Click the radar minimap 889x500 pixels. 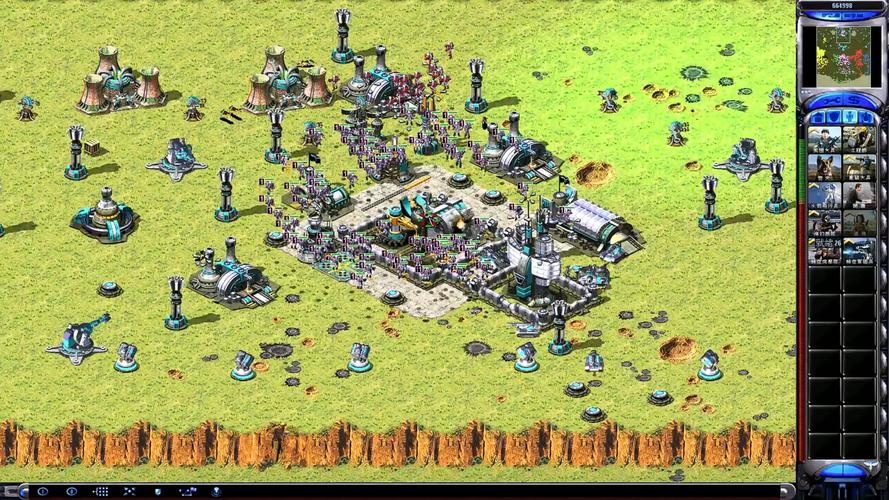[x=842, y=57]
